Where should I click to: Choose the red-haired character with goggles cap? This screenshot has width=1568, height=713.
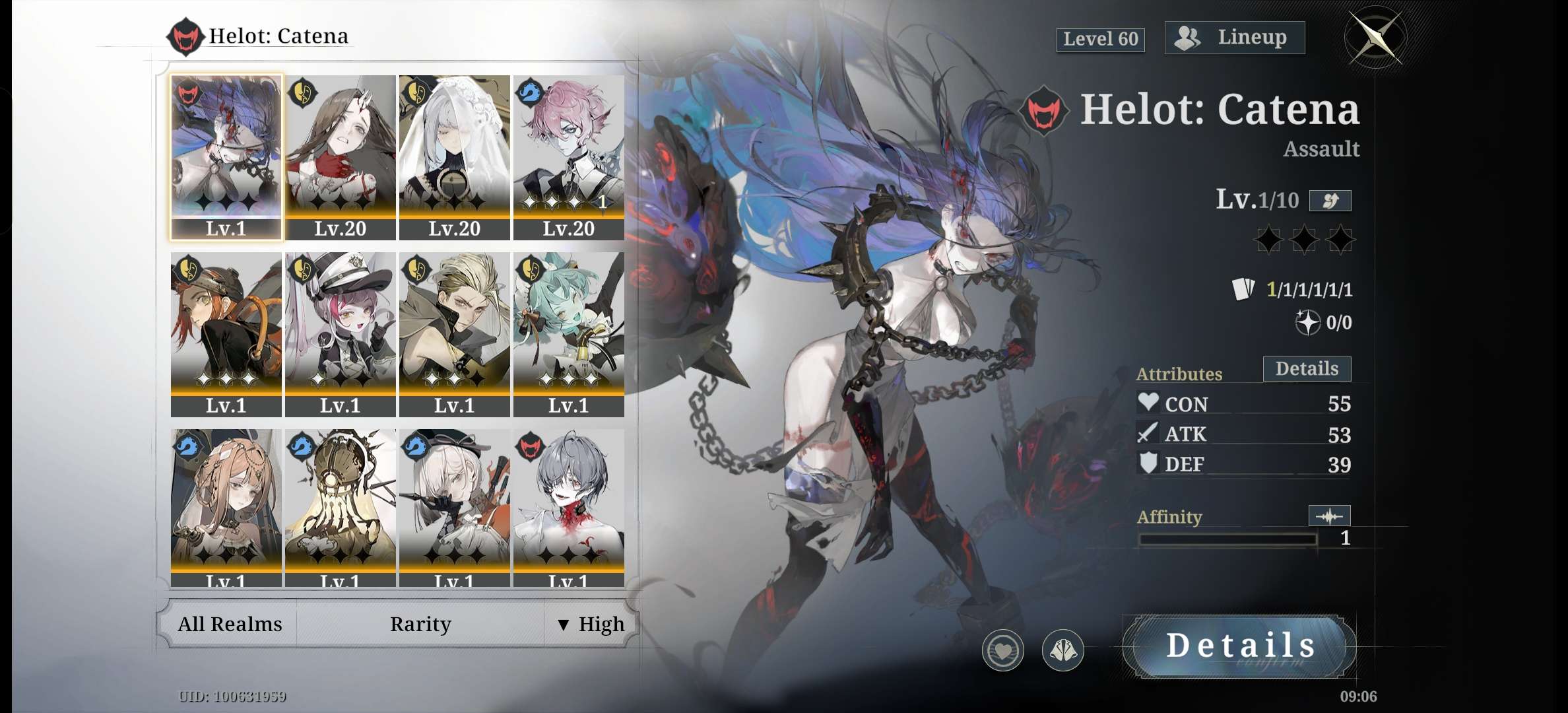(x=226, y=333)
